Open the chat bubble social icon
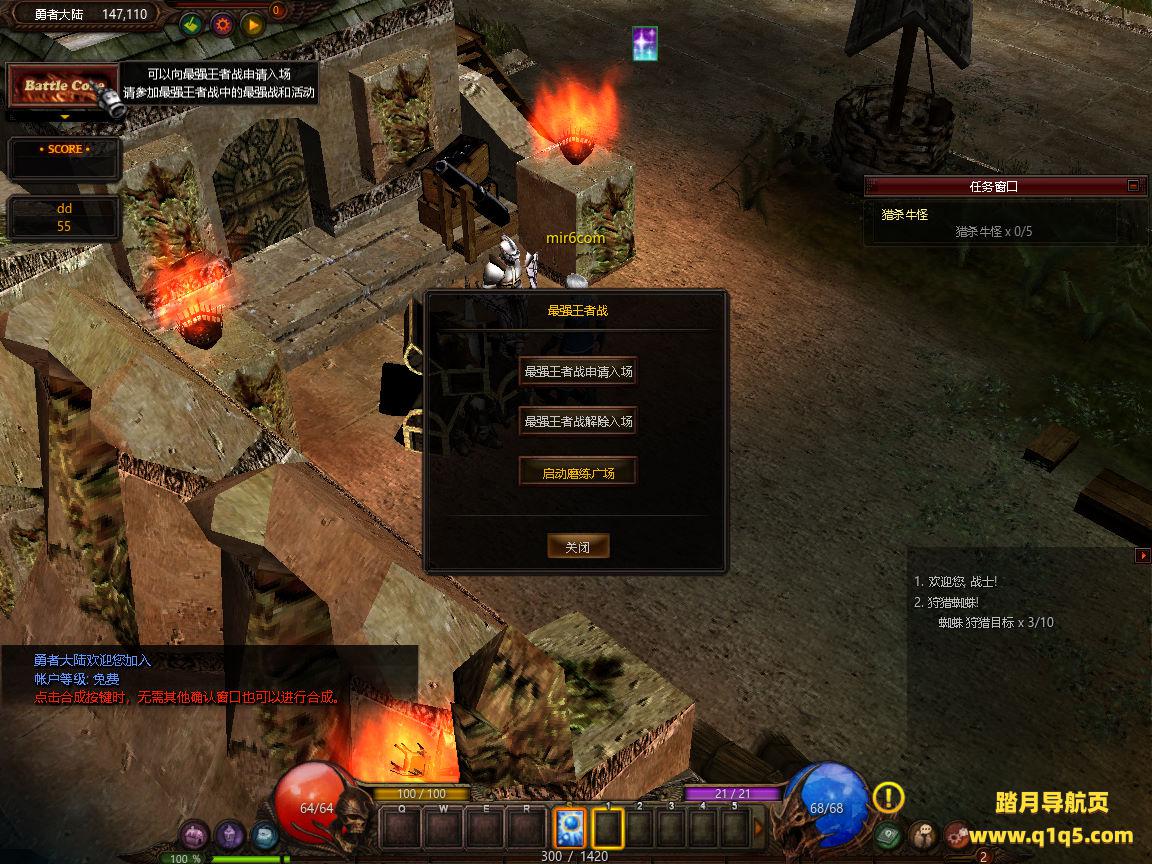 coord(923,834)
